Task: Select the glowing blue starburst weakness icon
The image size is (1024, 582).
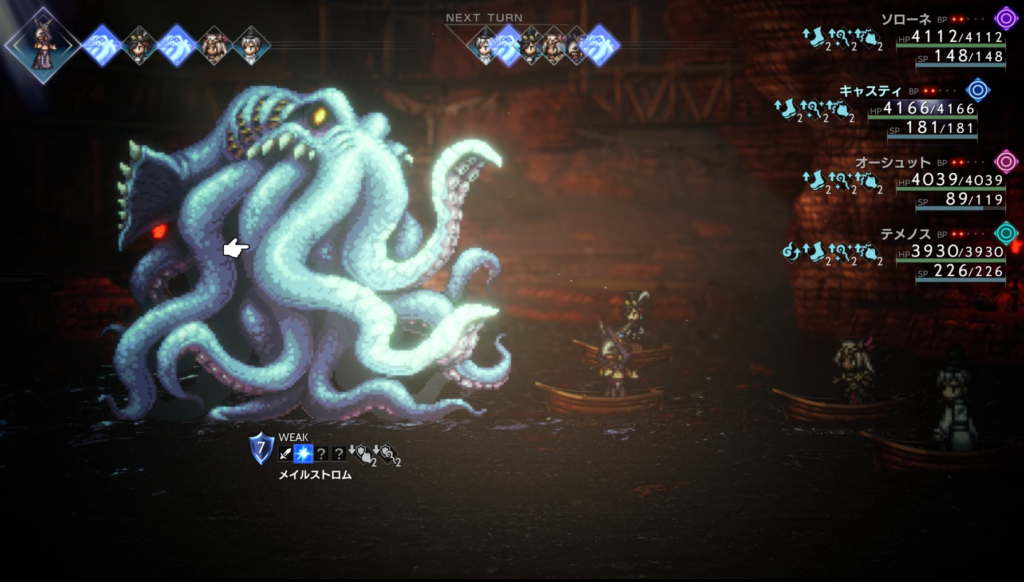Action: [303, 454]
